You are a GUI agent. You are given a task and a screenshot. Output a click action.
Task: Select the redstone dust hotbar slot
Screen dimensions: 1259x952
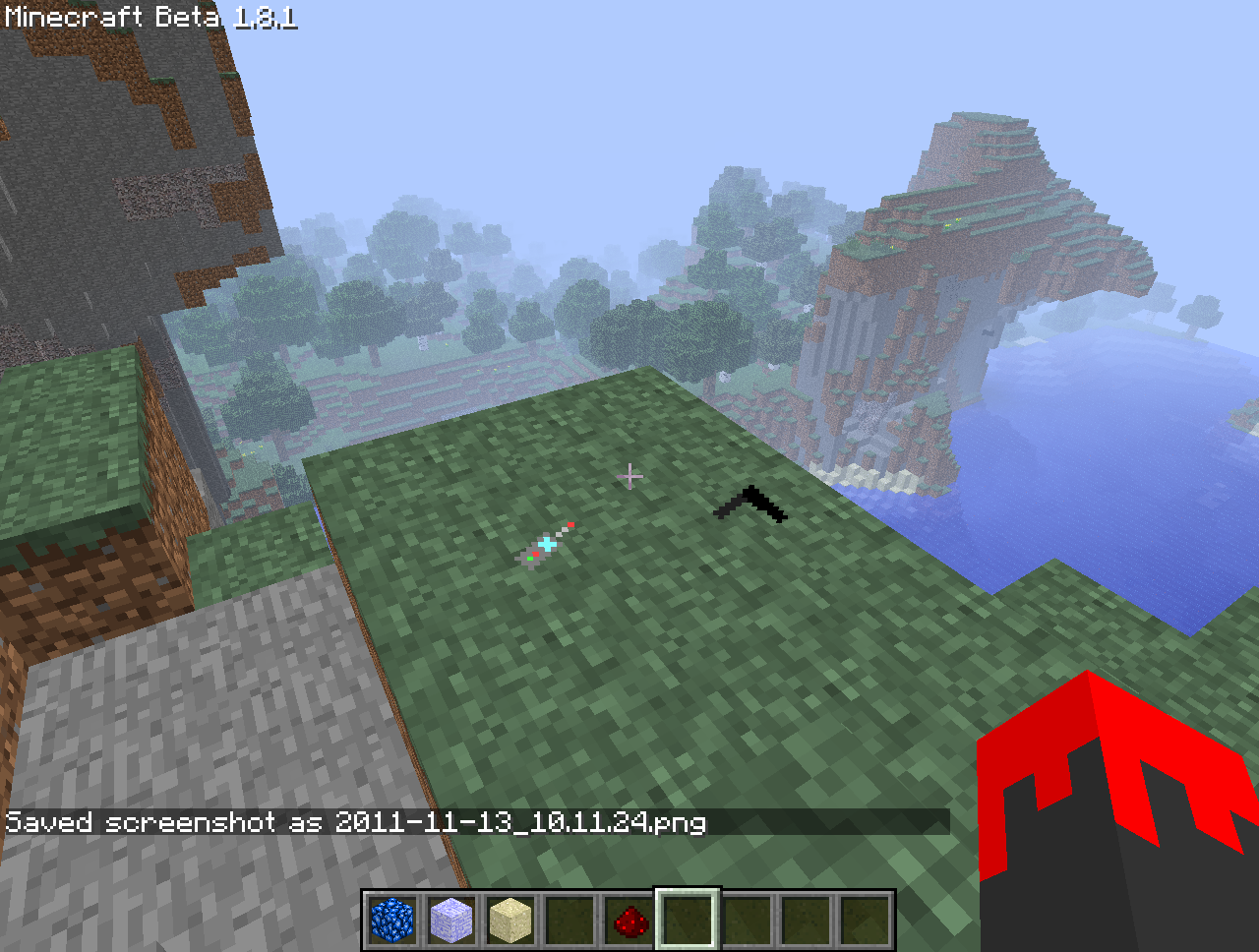[x=629, y=921]
